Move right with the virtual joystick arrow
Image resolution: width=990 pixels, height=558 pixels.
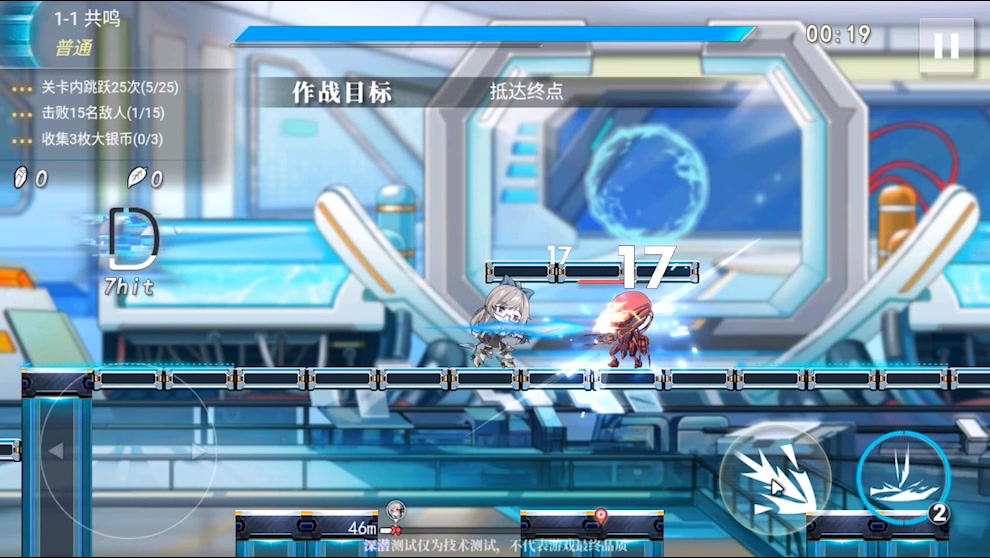[x=199, y=451]
